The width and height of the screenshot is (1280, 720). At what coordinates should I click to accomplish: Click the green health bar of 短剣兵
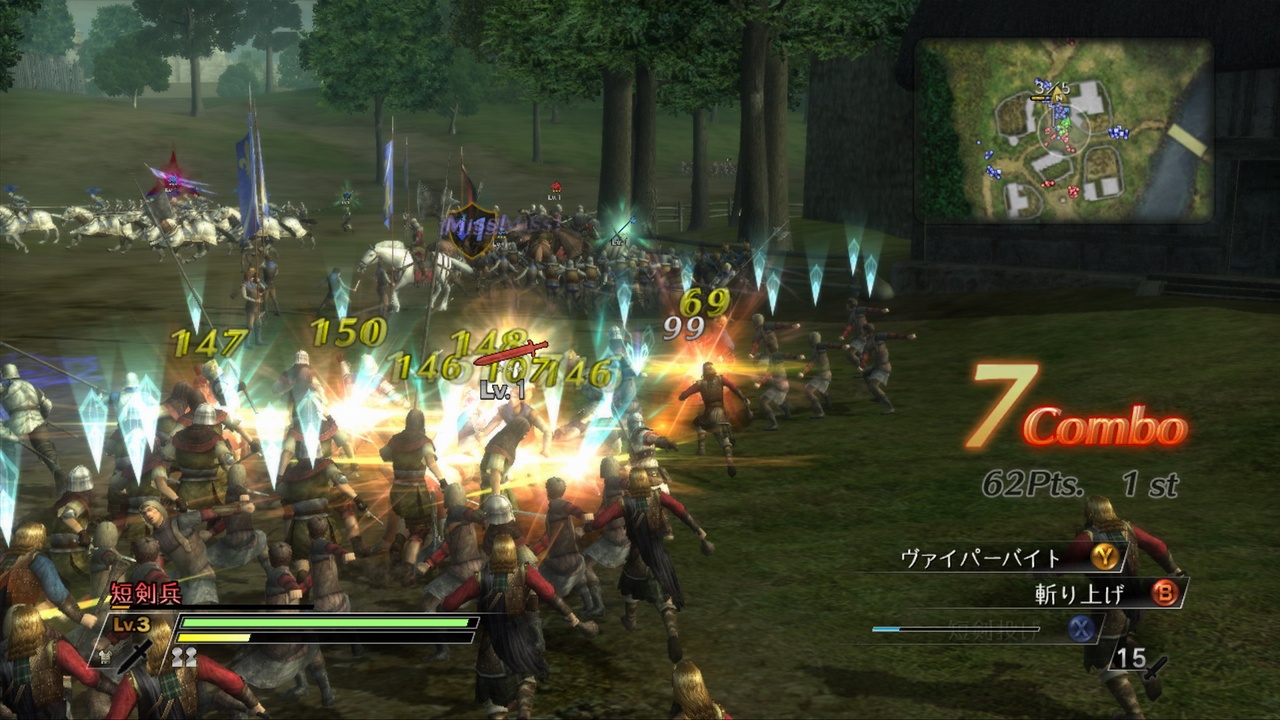pyautogui.click(x=325, y=622)
